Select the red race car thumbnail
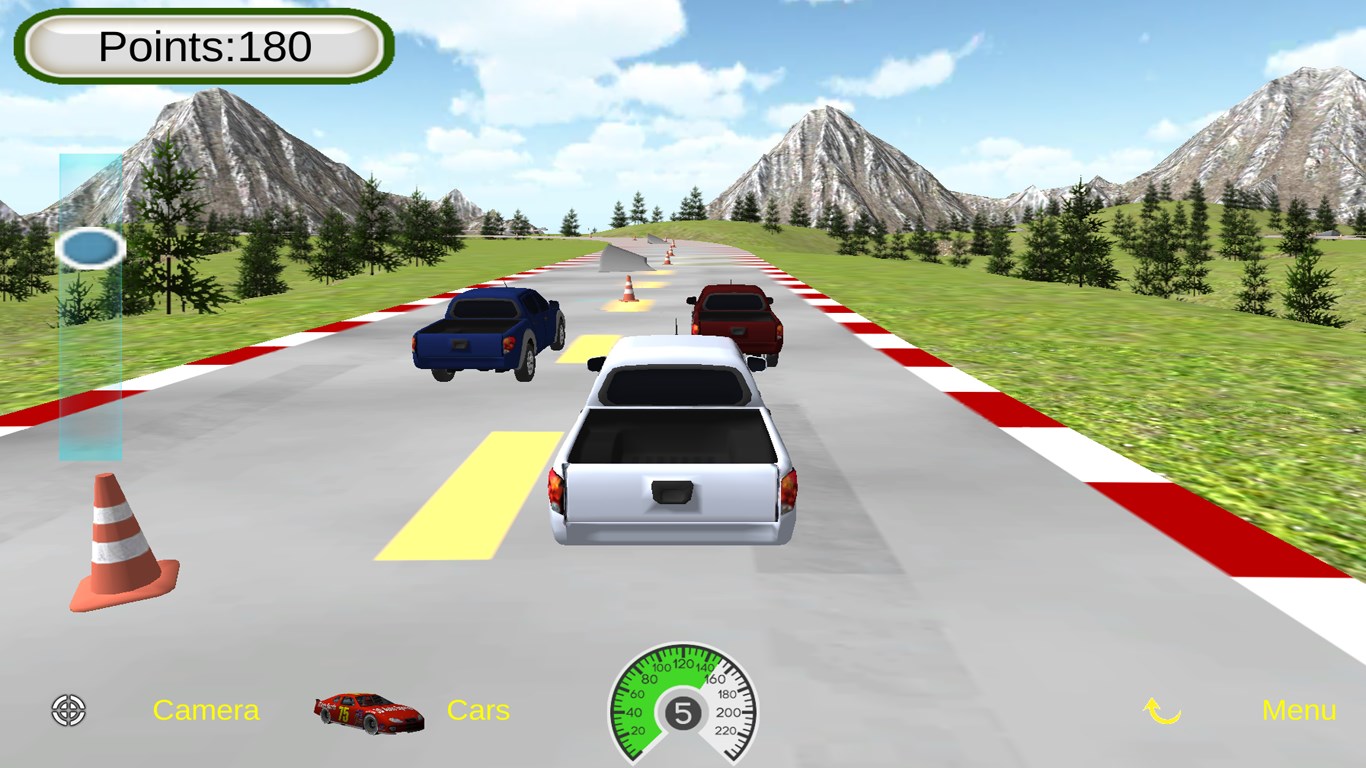The width and height of the screenshot is (1366, 768). pos(368,712)
